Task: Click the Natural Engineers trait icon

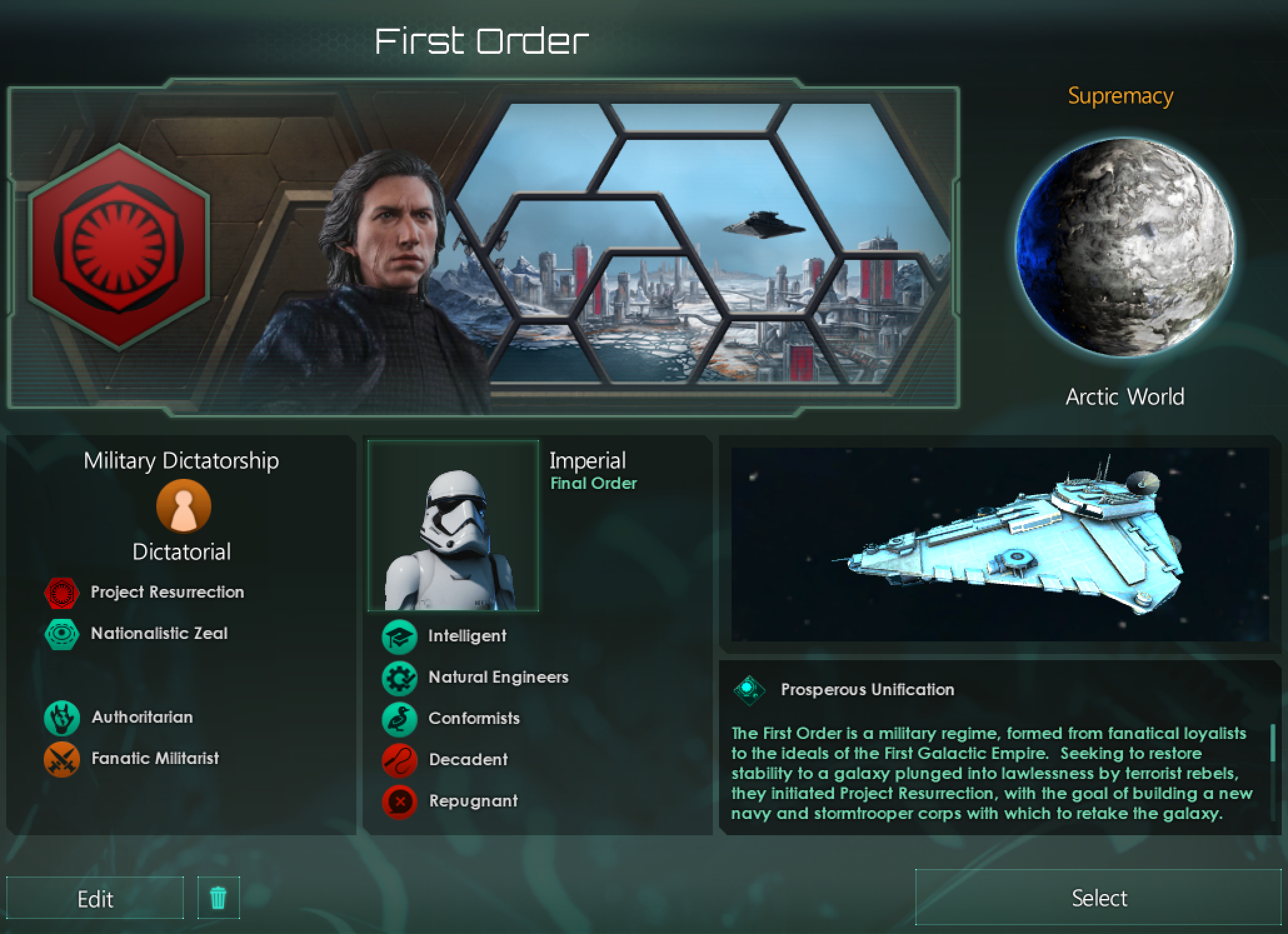Action: pos(399,677)
